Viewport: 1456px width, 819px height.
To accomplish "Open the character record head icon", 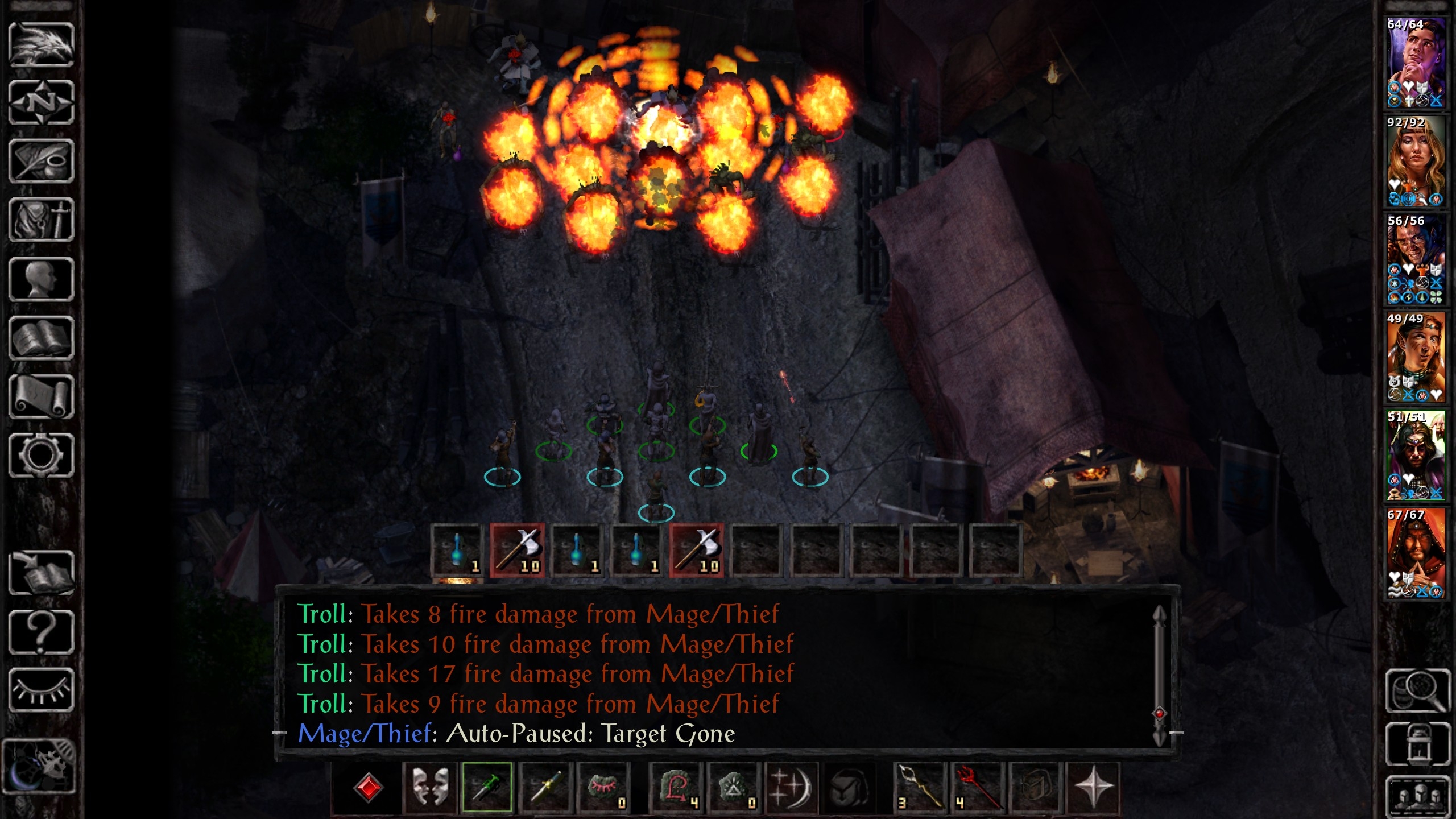I will coord(41,279).
